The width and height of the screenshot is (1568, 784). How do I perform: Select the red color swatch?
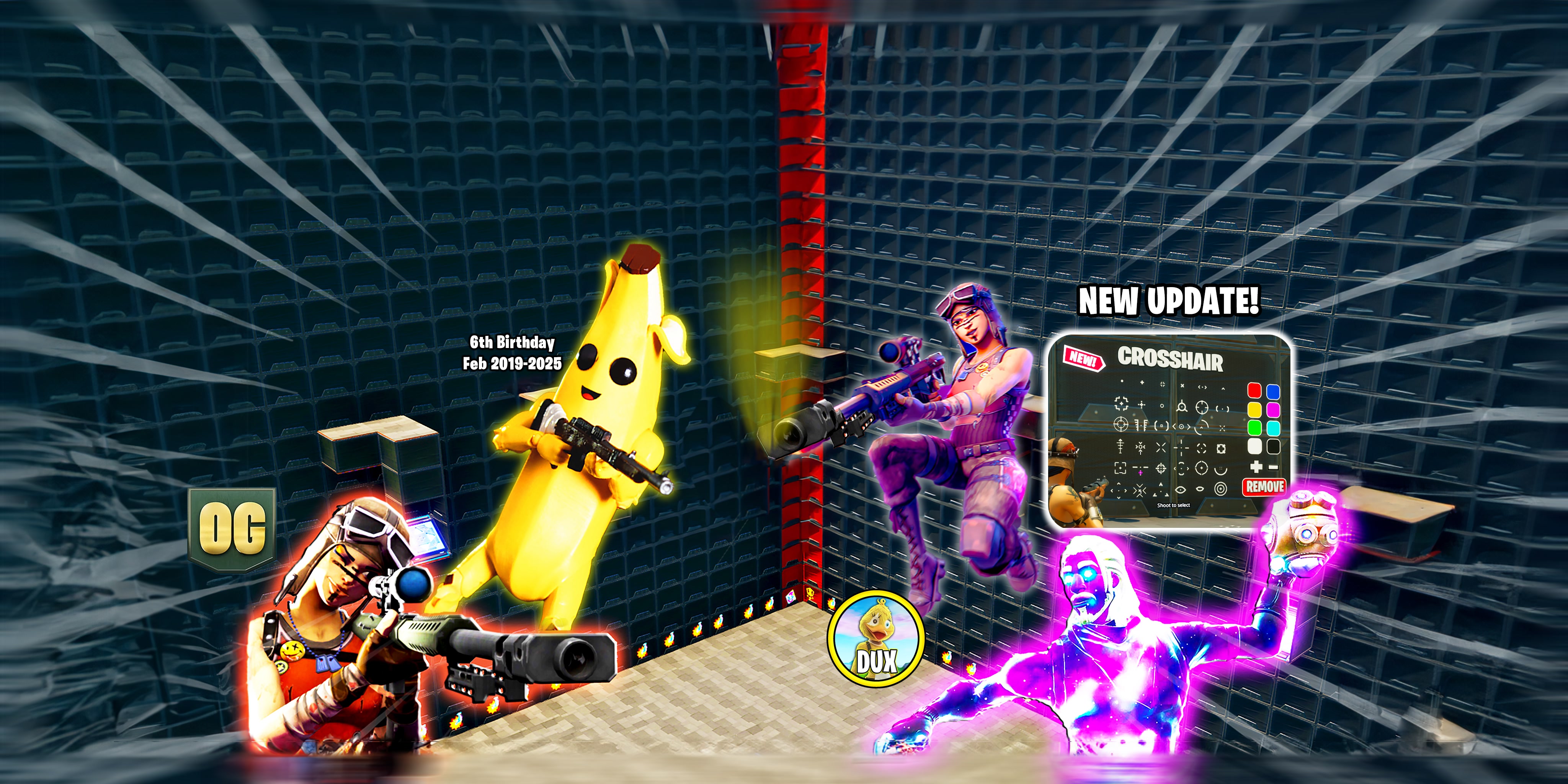(x=1255, y=390)
